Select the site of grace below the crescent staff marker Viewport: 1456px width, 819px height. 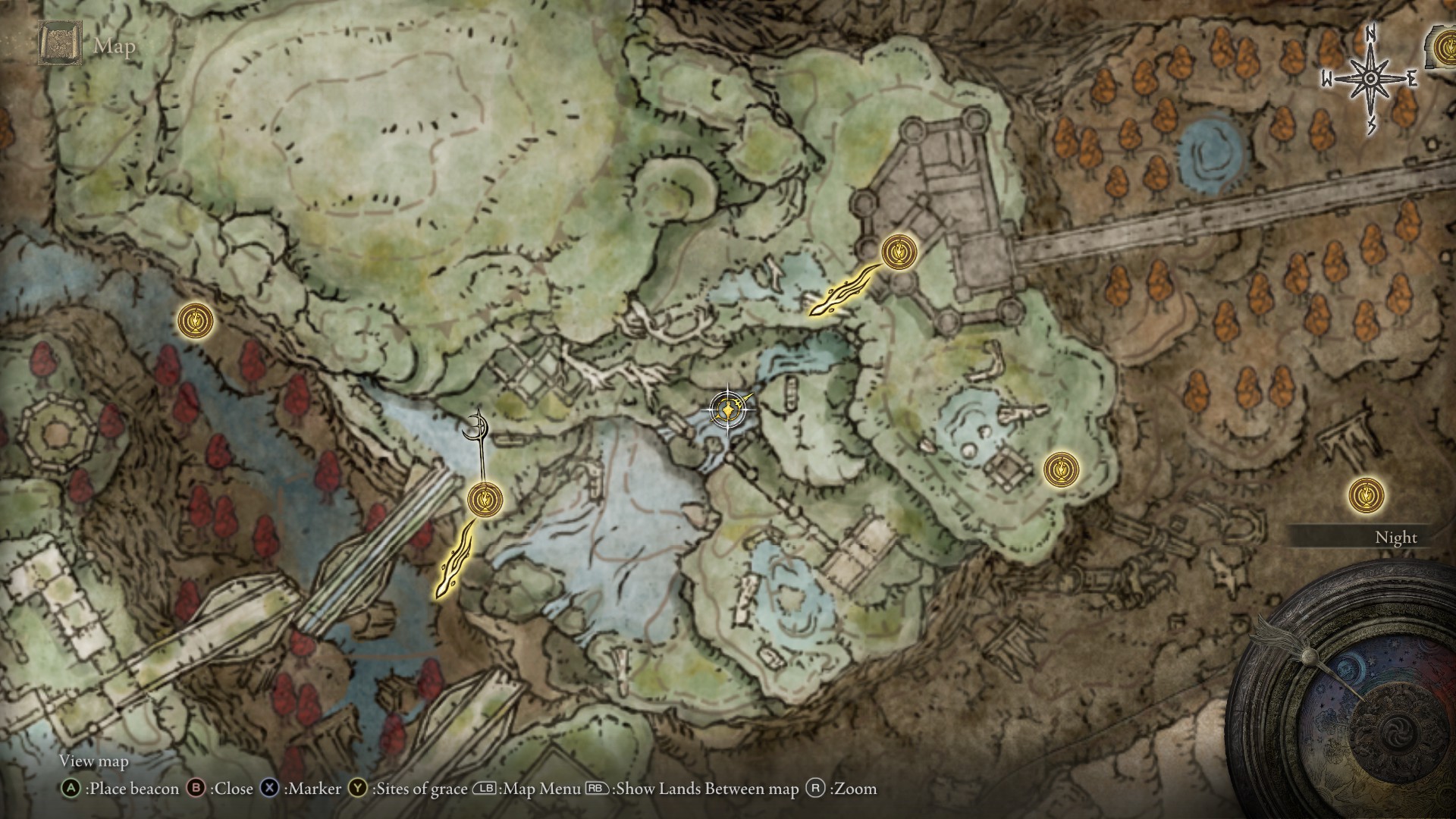coord(485,499)
